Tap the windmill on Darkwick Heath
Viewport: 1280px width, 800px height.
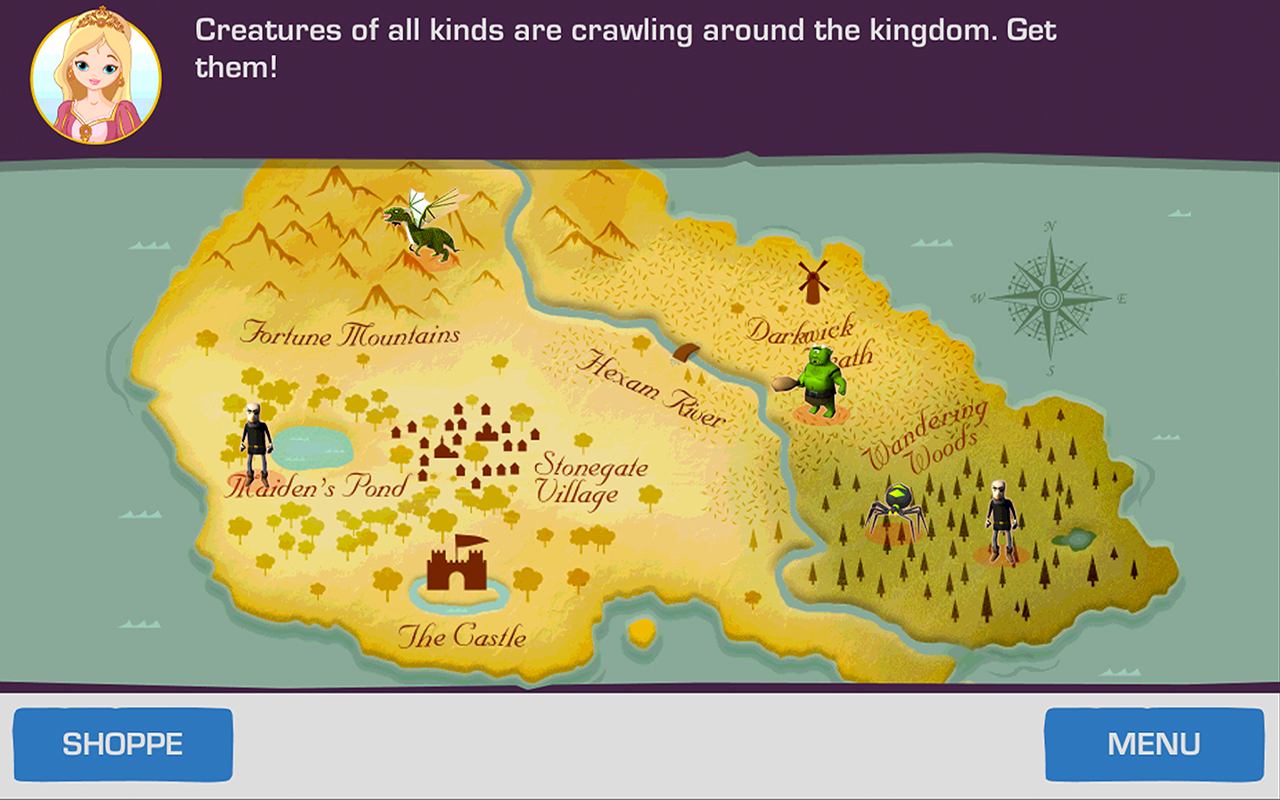pos(815,278)
